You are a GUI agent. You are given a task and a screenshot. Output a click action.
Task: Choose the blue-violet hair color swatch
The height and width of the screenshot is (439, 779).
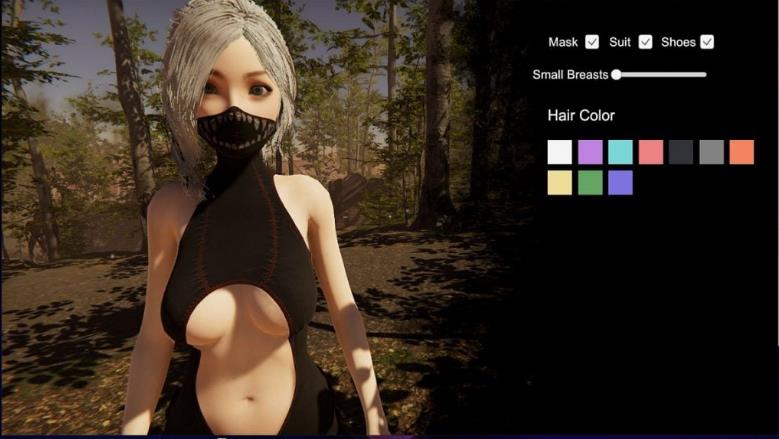pos(620,183)
